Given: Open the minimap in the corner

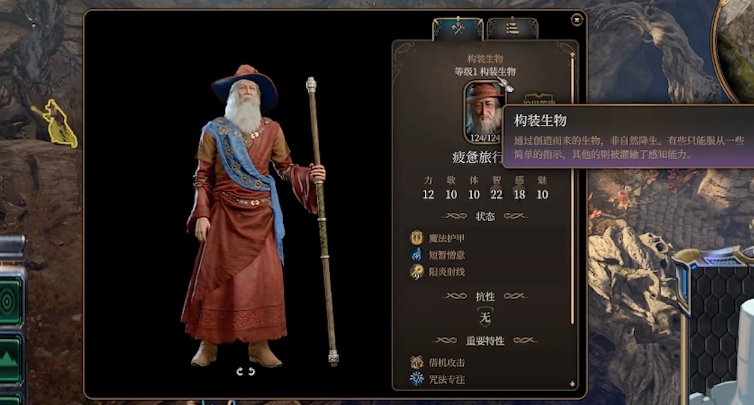Looking at the screenshot, I should pyautogui.click(x=740, y=40).
